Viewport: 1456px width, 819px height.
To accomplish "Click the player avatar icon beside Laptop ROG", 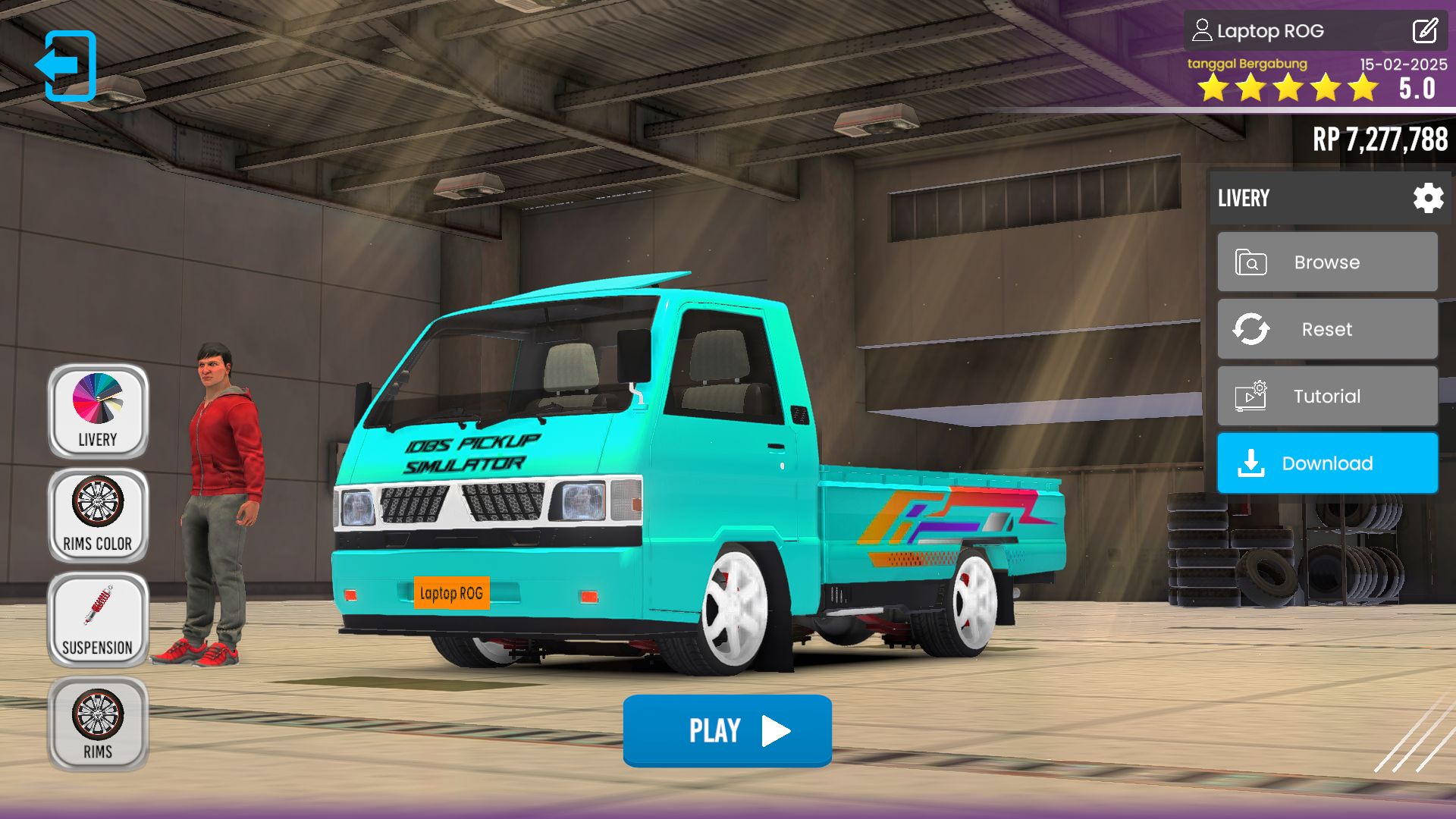I will coord(1202,30).
